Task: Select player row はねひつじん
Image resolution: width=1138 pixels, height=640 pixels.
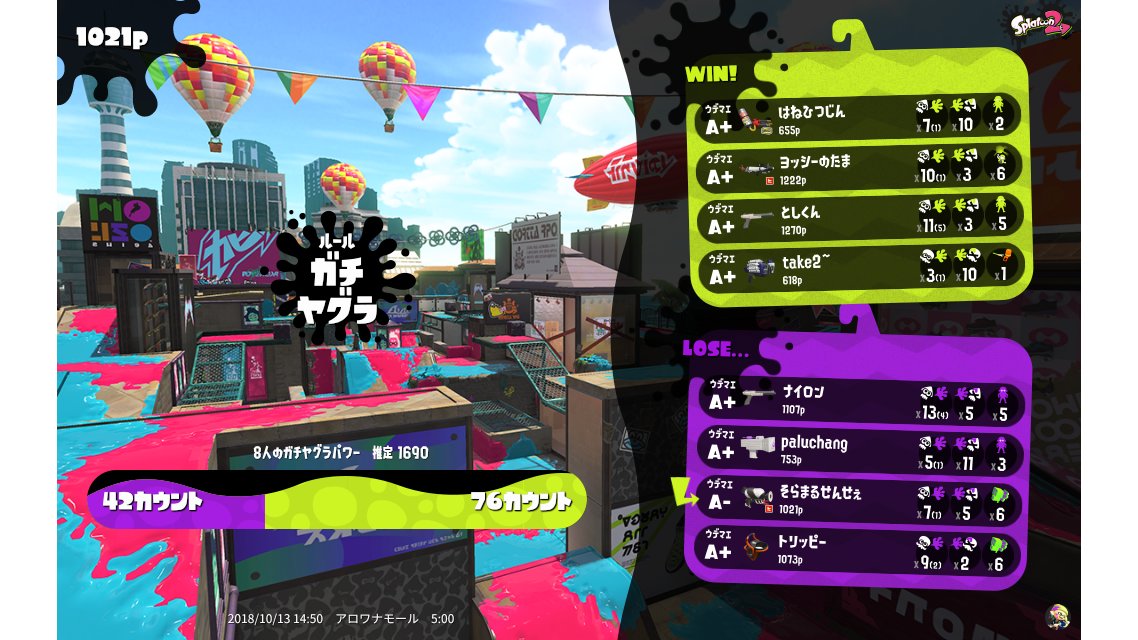Action: 860,116
